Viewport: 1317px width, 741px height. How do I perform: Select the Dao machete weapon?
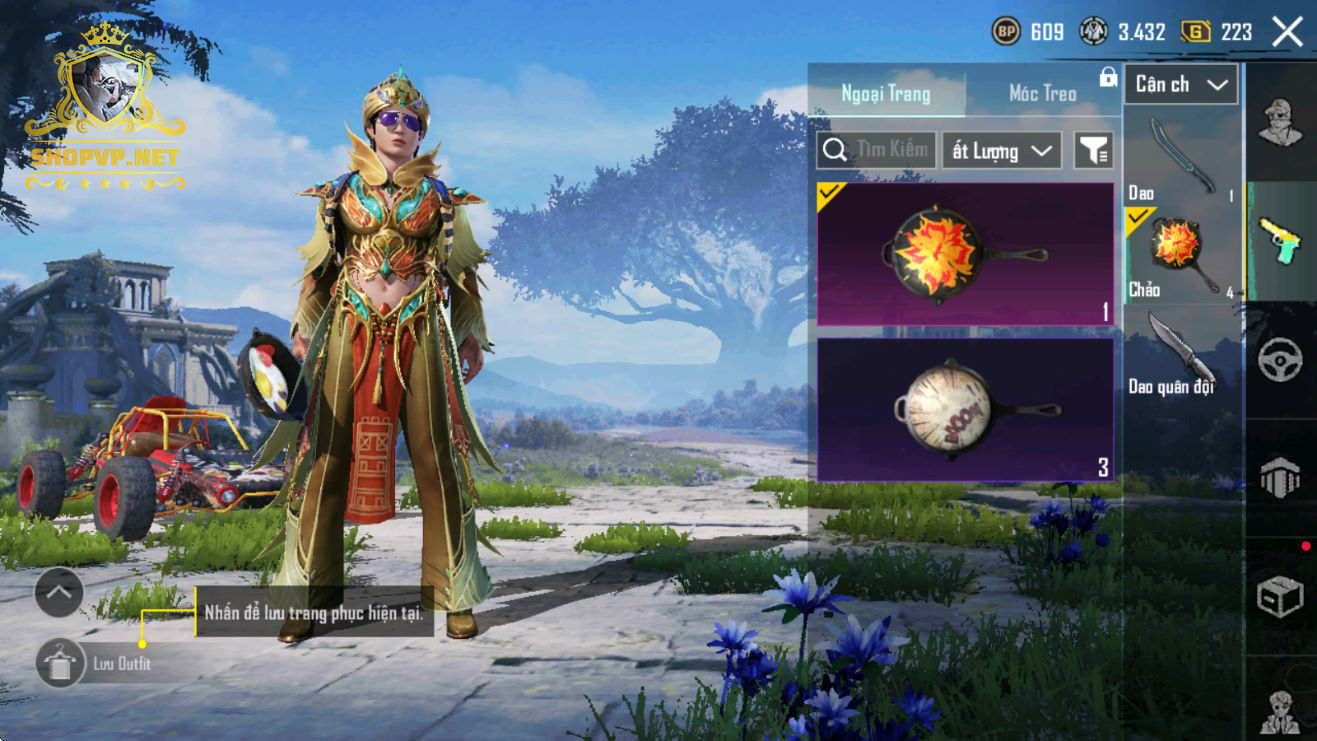pyautogui.click(x=1182, y=158)
